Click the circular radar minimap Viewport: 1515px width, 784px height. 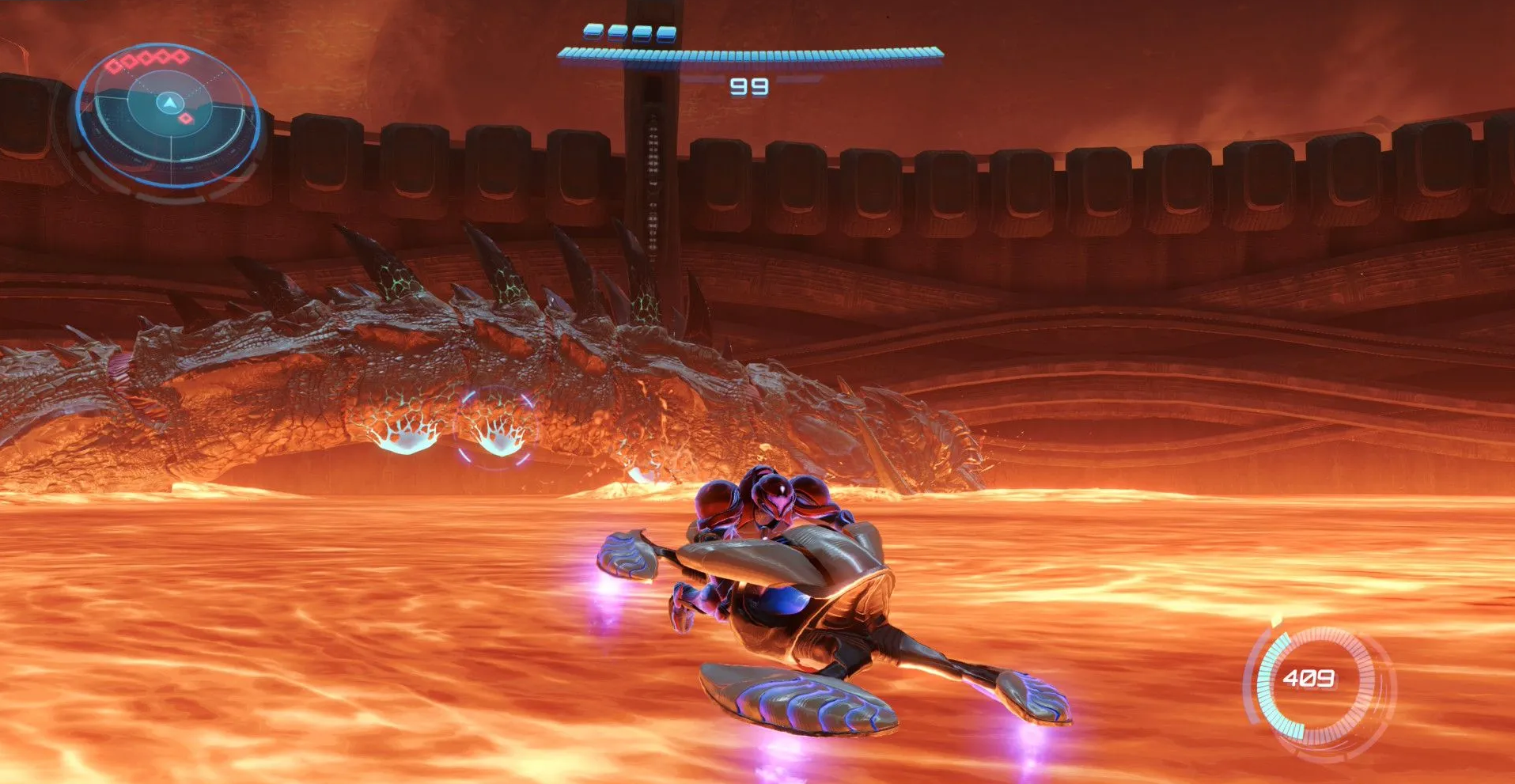[x=169, y=115]
